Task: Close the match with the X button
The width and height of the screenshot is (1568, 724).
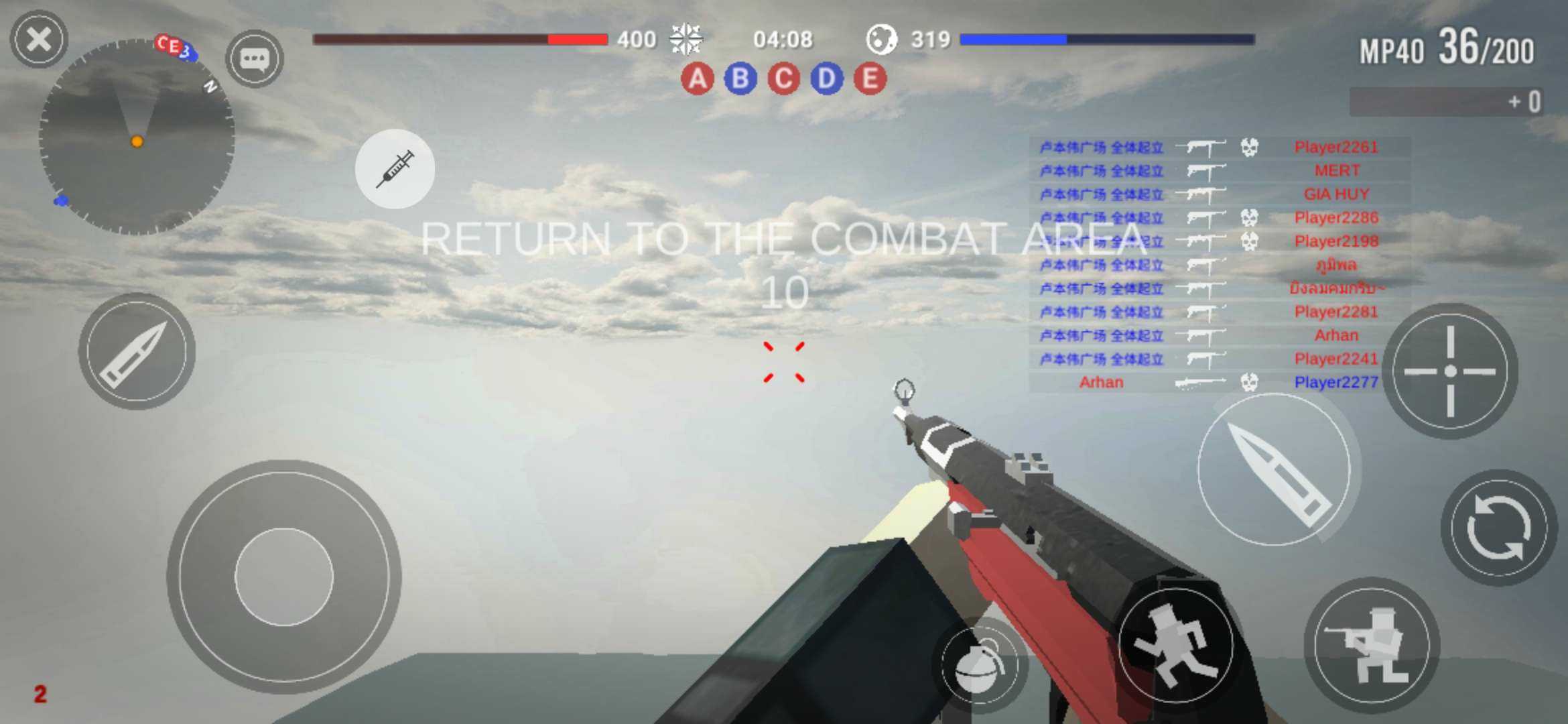Action: click(39, 39)
